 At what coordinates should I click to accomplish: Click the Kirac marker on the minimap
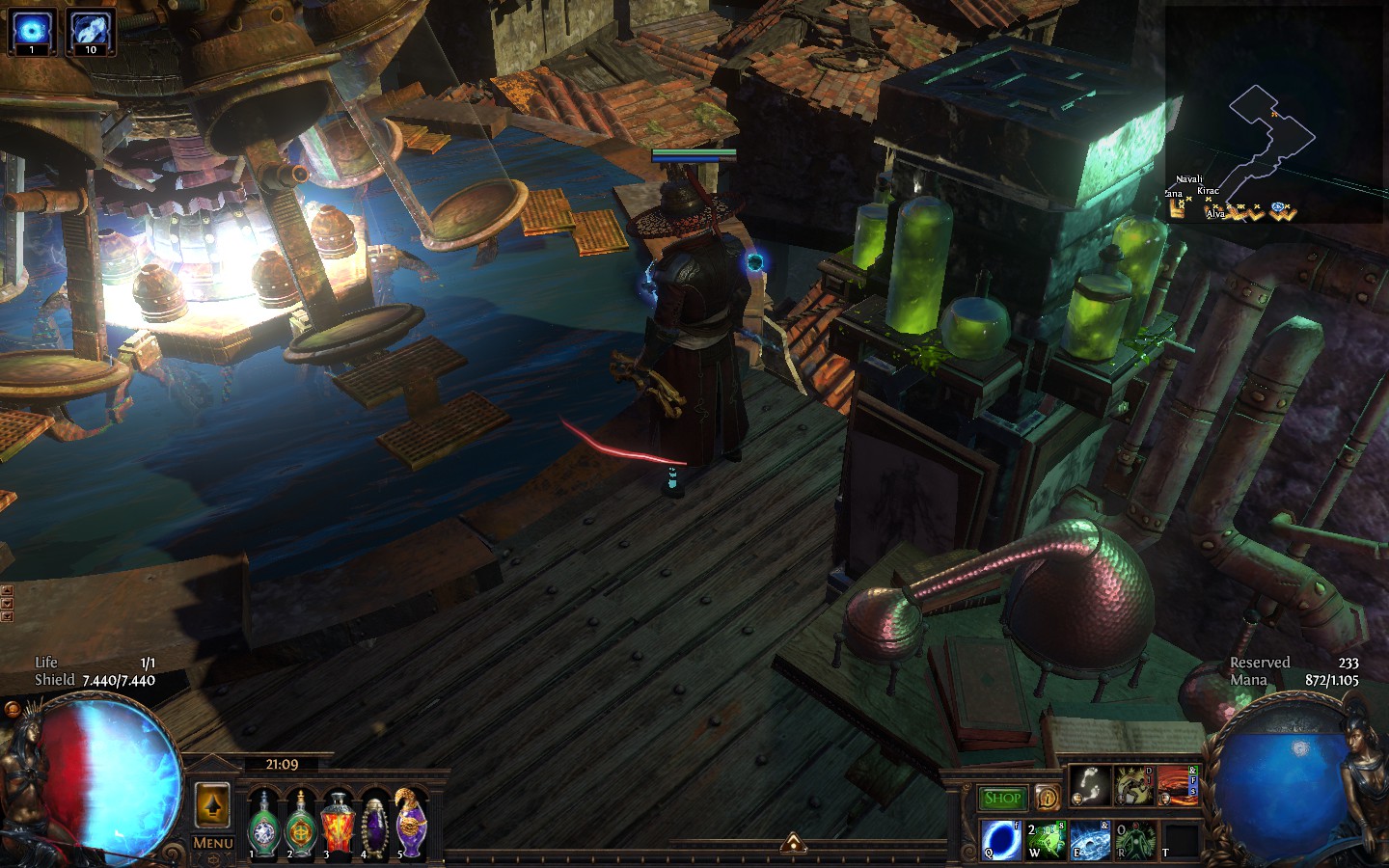coord(1208,200)
